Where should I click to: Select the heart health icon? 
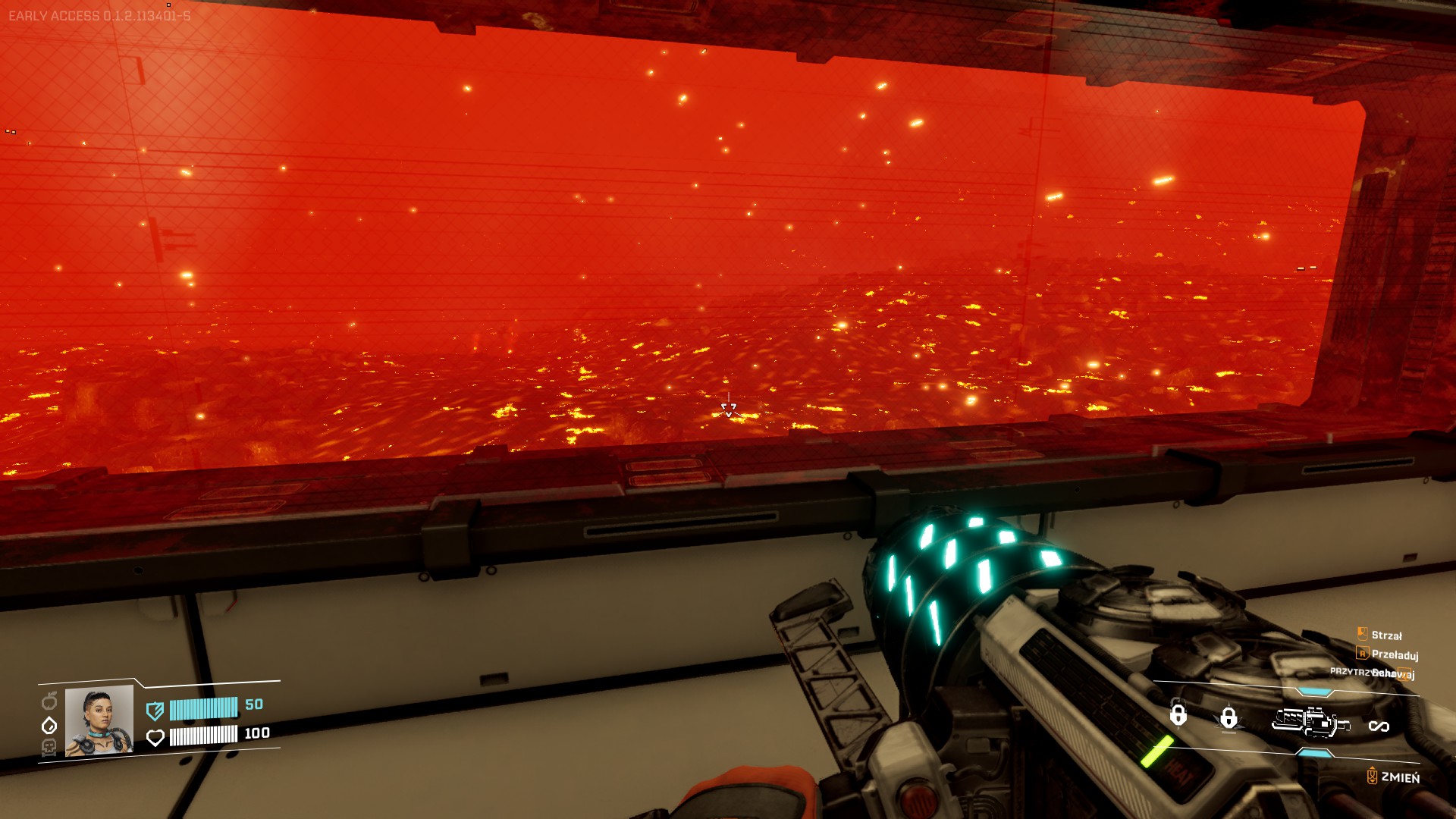[155, 737]
